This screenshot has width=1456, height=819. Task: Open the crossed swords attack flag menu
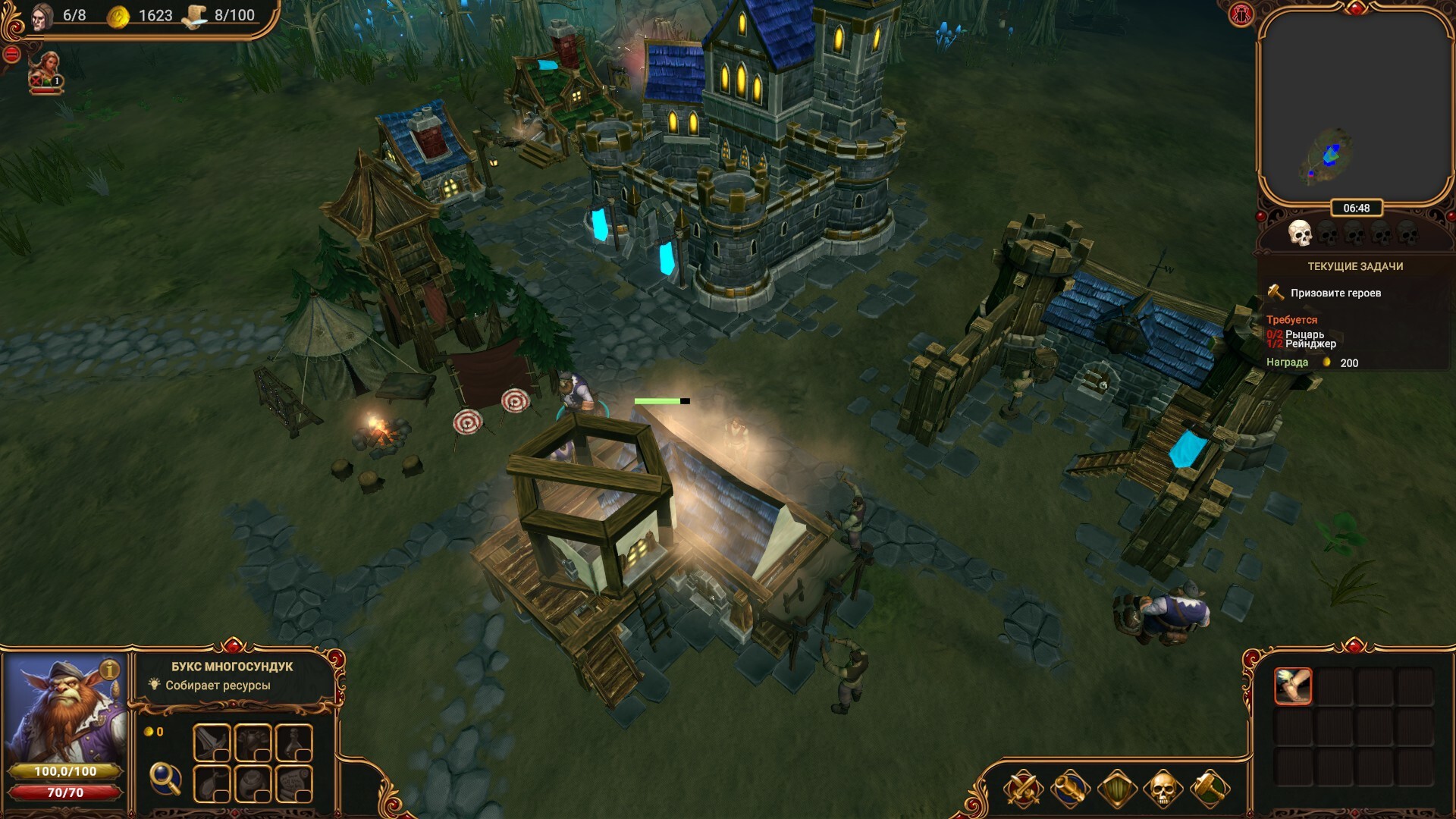pos(1023,789)
